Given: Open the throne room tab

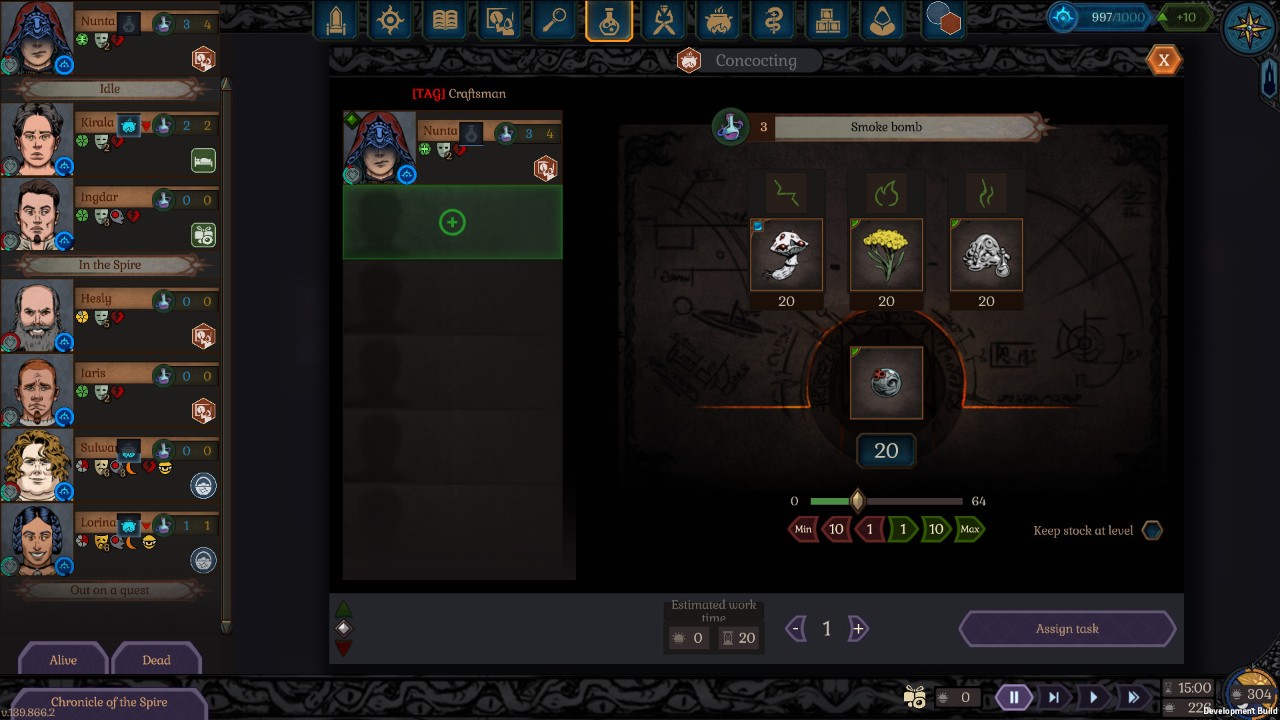Looking at the screenshot, I should click(x=336, y=21).
